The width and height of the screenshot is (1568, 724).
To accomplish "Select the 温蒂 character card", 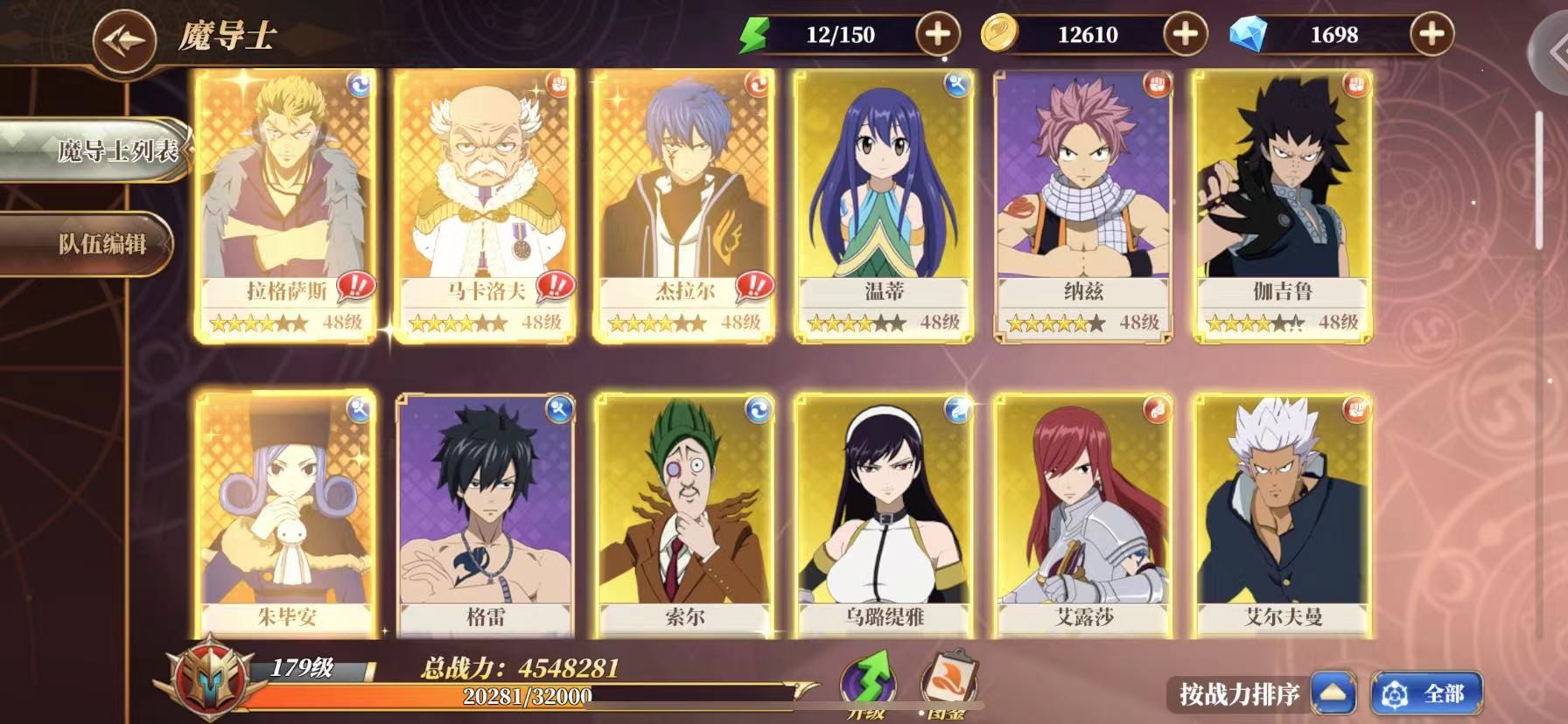I will click(x=884, y=205).
